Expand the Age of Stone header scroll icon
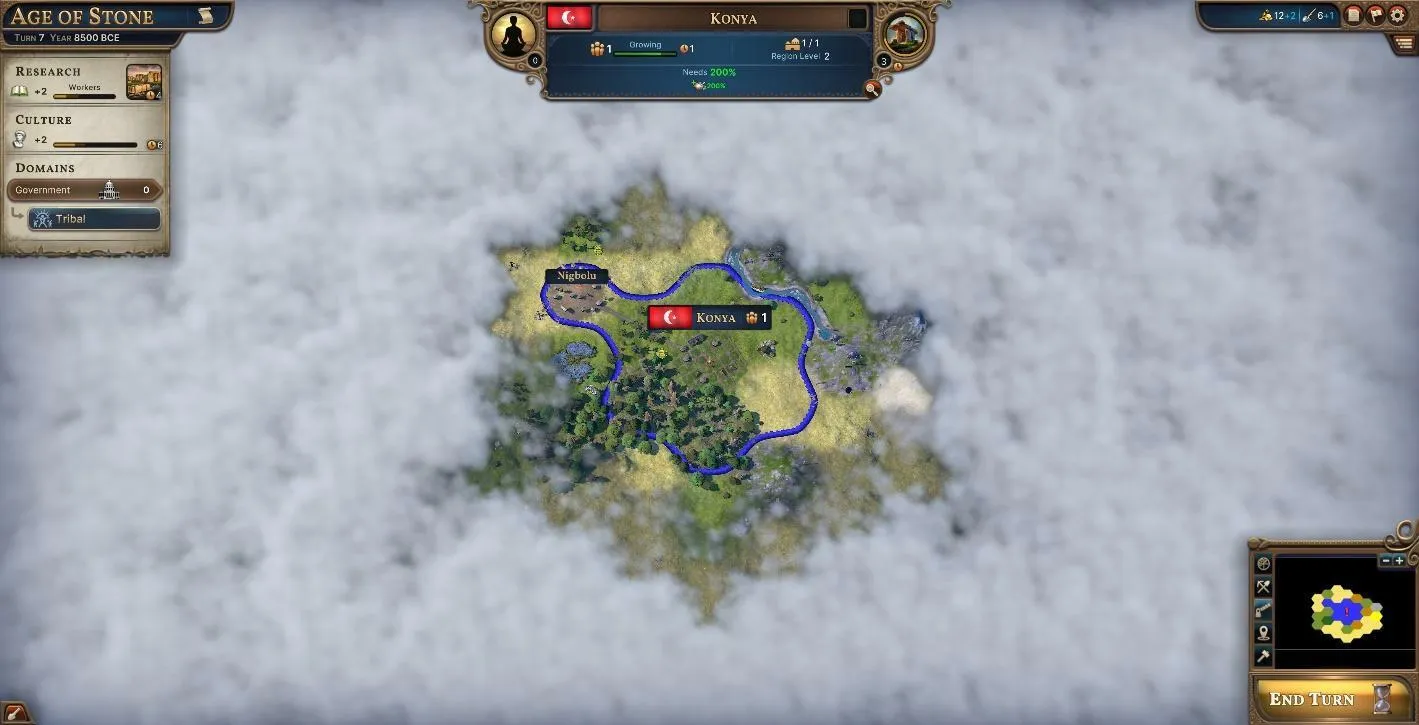 207,15
